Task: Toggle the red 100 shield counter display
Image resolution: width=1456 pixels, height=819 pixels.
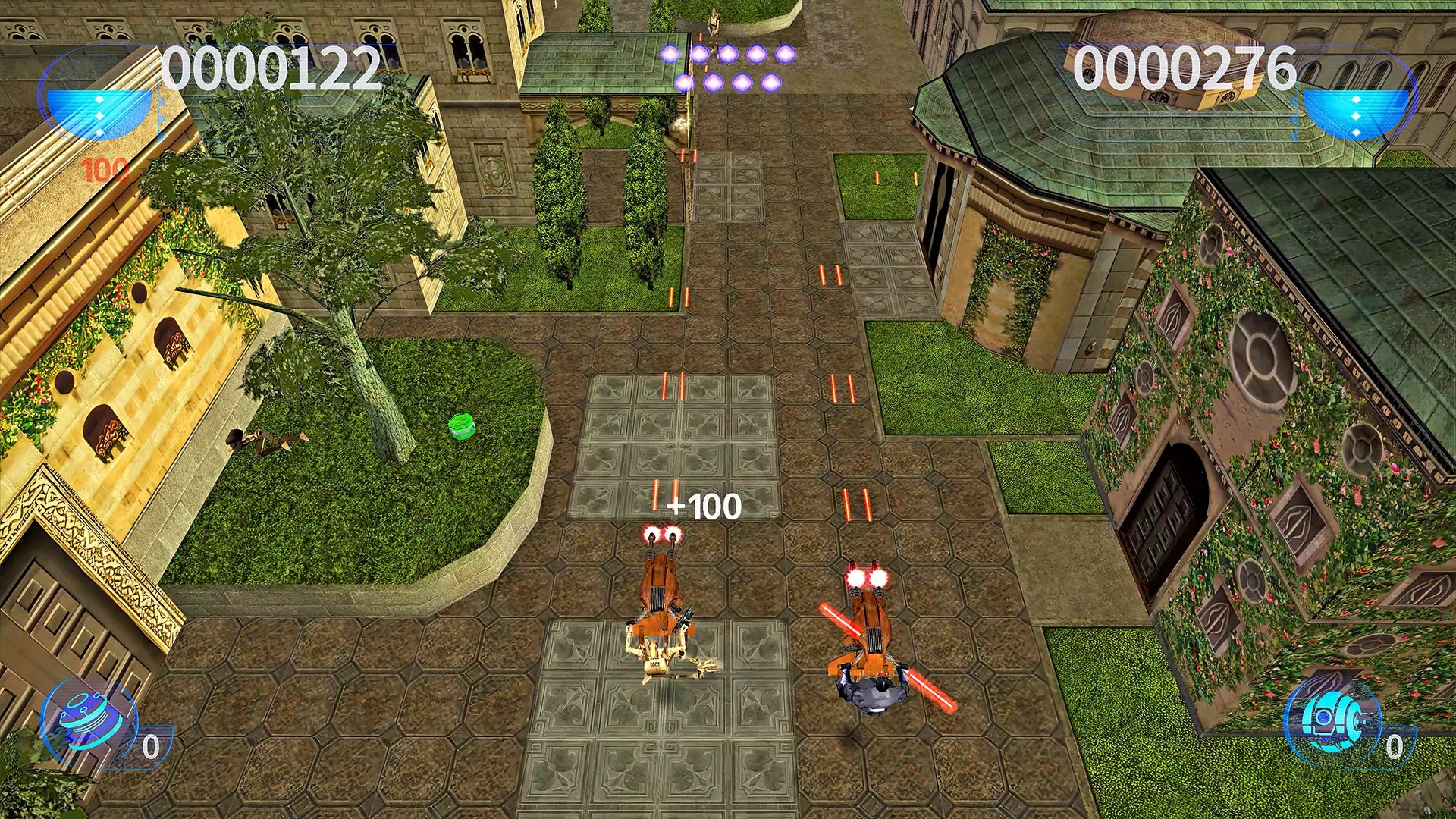Action: point(105,168)
